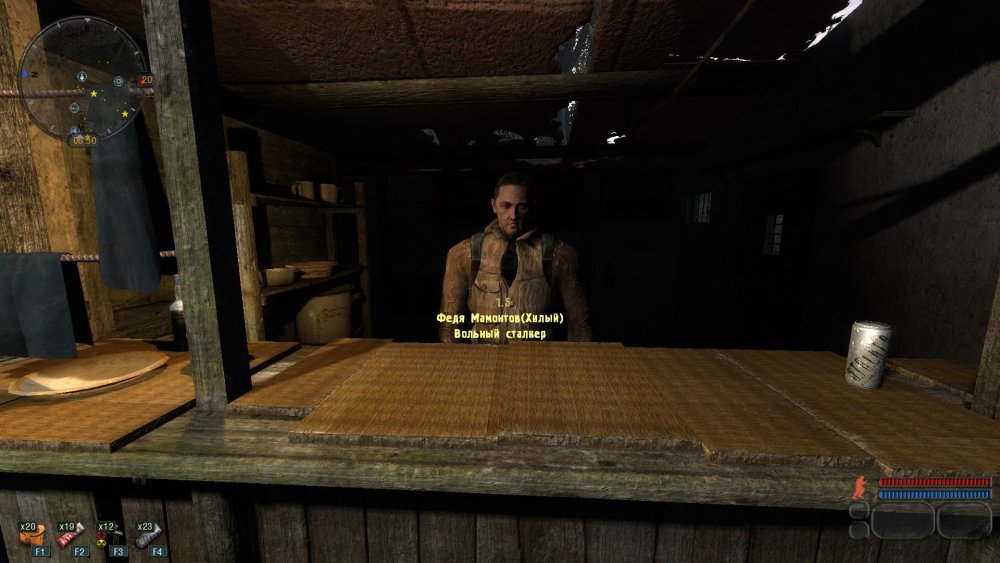This screenshot has height=563, width=1000.
Task: Click the red stalker posture icon
Action: [858, 489]
